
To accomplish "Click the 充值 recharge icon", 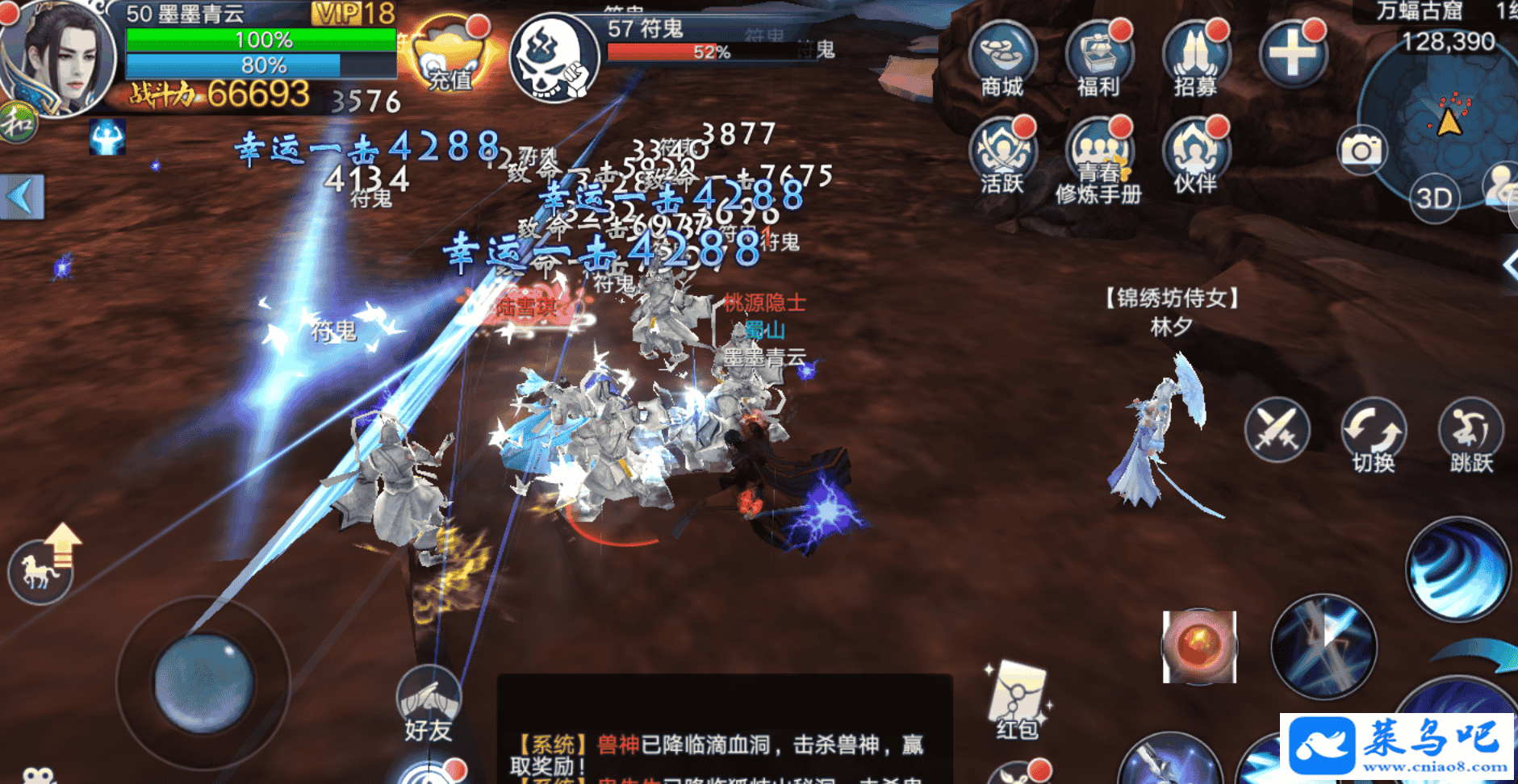I will point(449,56).
